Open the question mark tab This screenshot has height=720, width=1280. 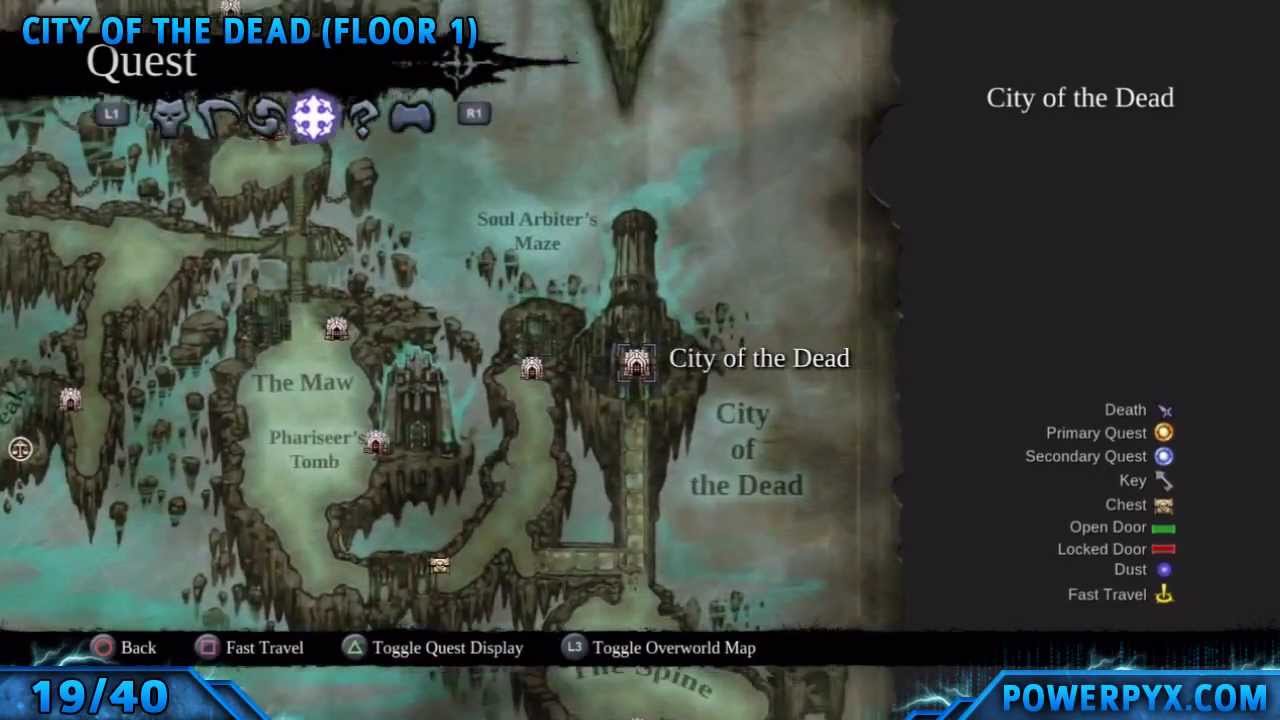[x=364, y=118]
